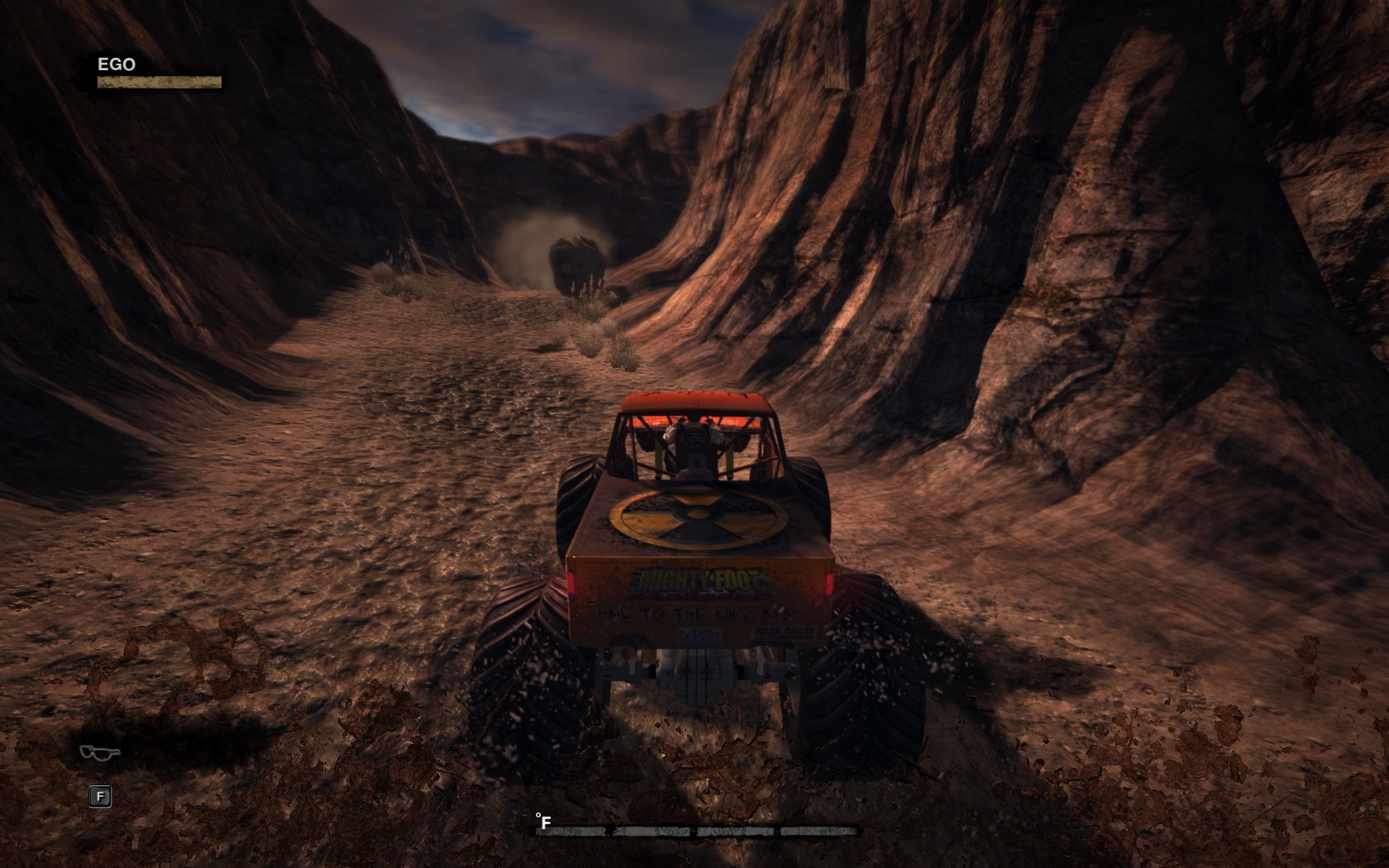Activate the sunglasses Duke Vision icon
1389x868 pixels.
(100, 751)
